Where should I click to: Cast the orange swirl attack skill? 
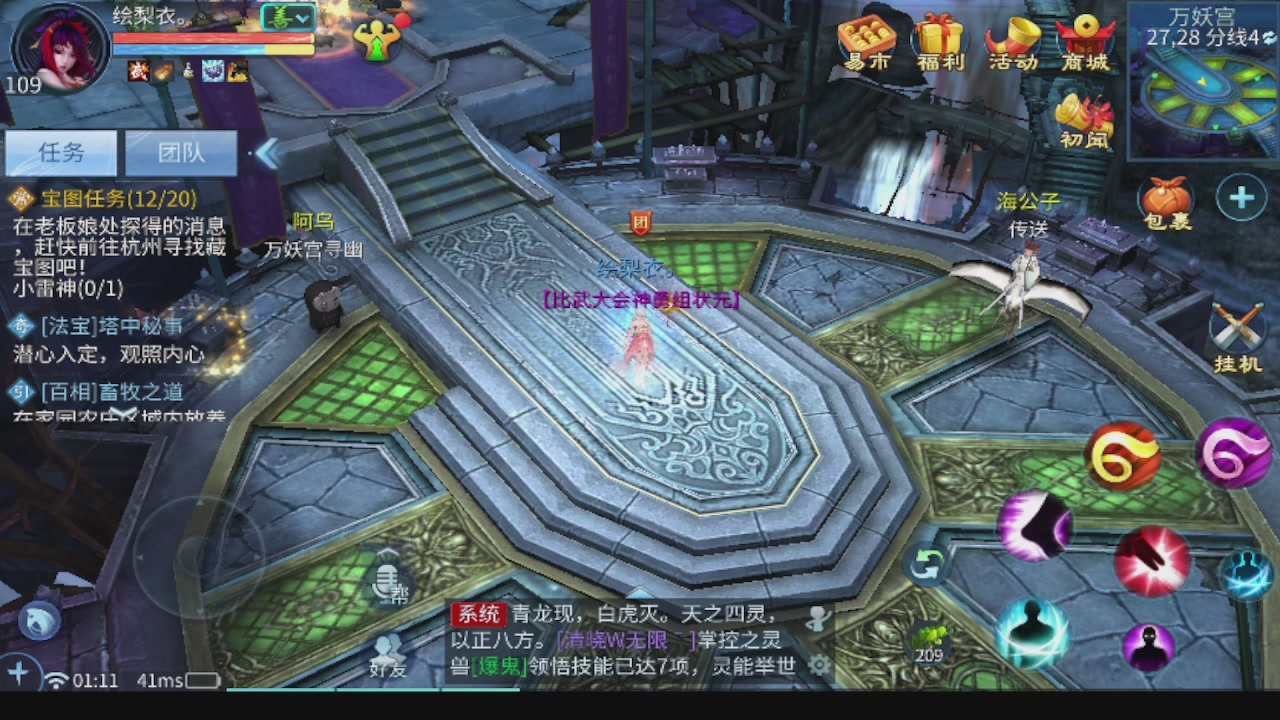click(x=1122, y=455)
